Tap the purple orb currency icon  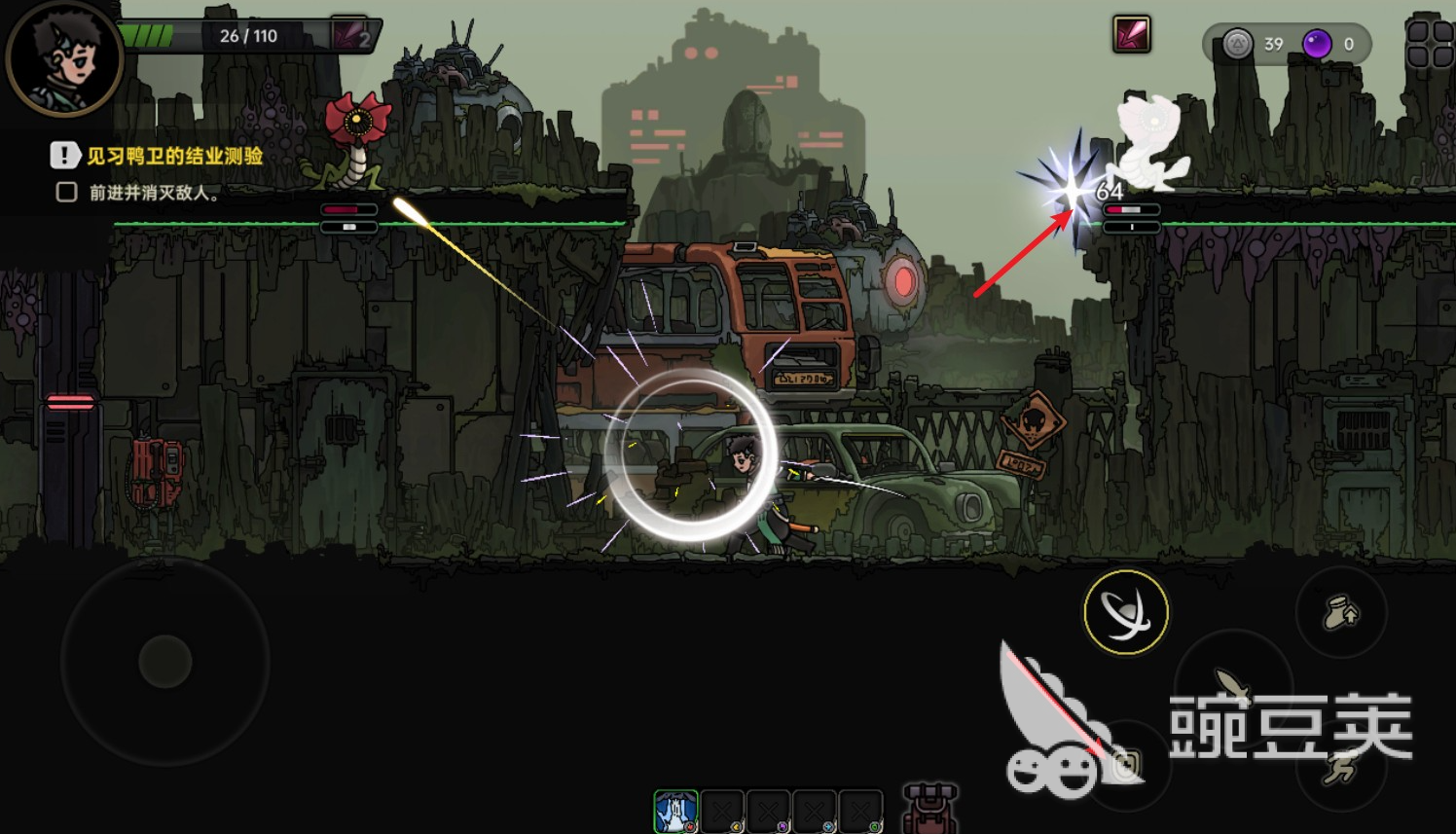pos(1317,44)
